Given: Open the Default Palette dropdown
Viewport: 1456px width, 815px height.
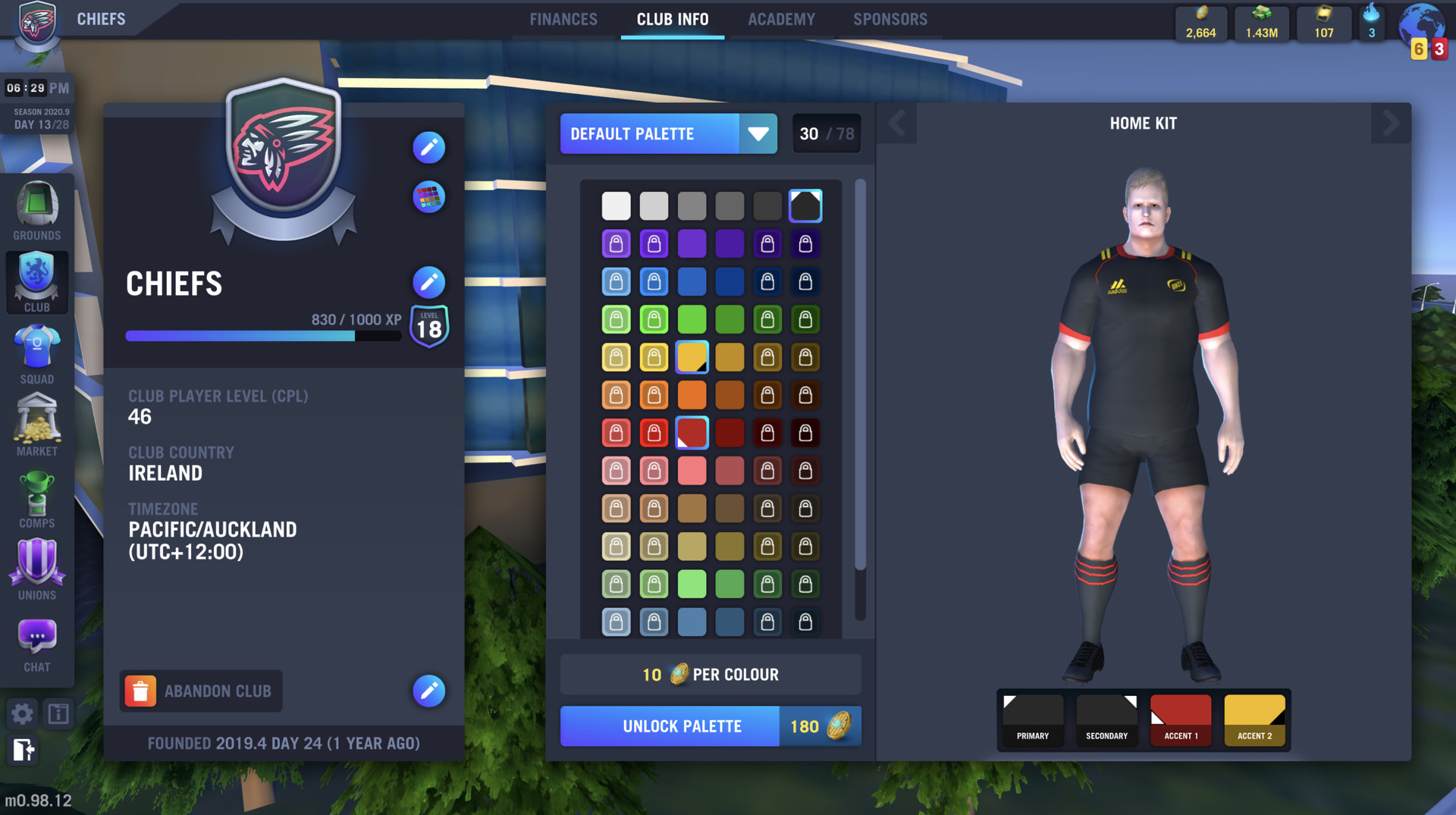Looking at the screenshot, I should click(668, 133).
